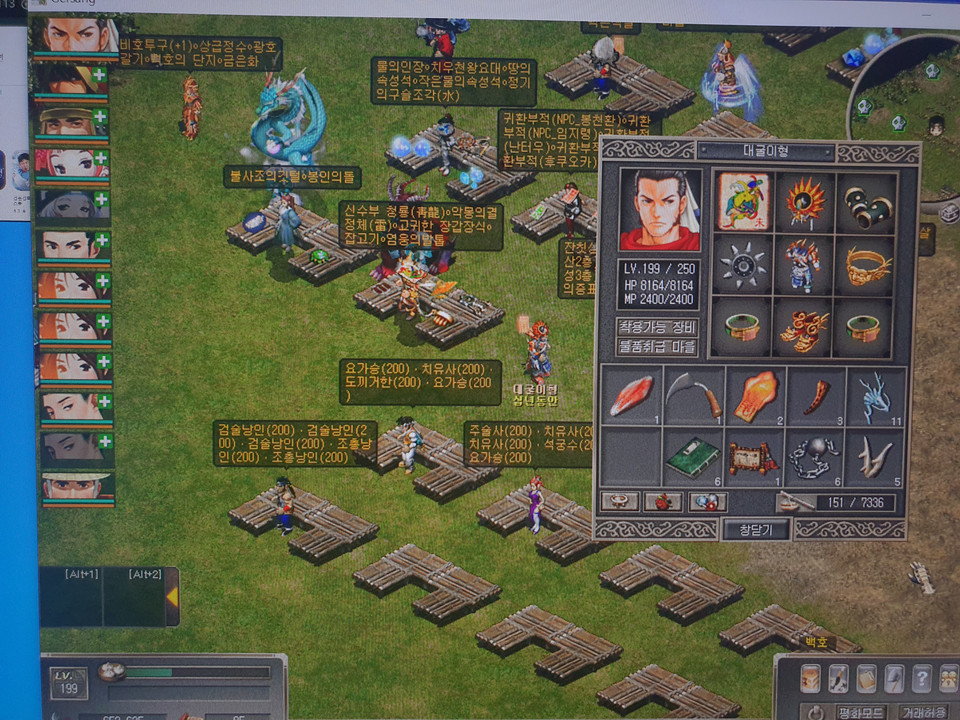Select the spiked round shield equipment slot
This screenshot has height=720, width=960.
pos(742,263)
